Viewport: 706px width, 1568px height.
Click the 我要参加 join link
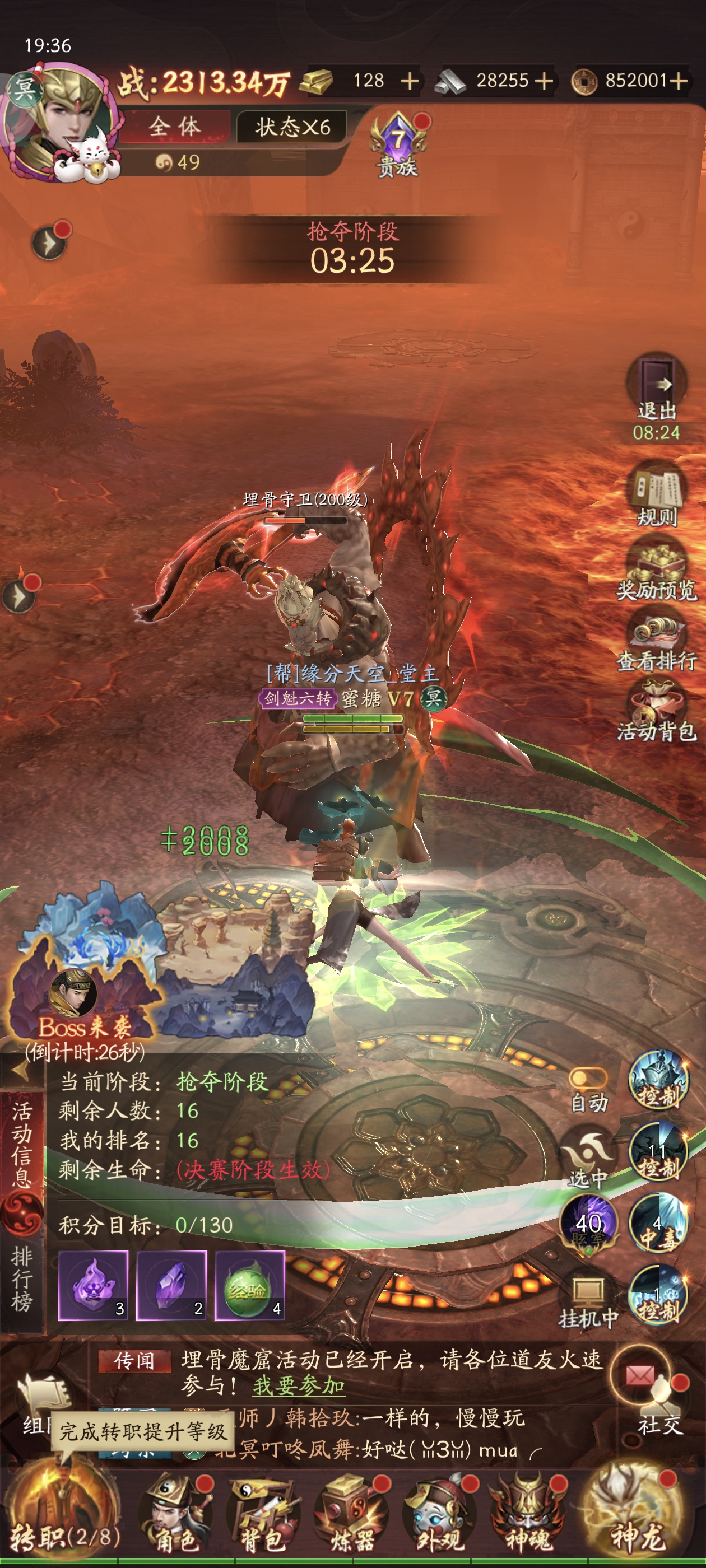coord(299,1386)
